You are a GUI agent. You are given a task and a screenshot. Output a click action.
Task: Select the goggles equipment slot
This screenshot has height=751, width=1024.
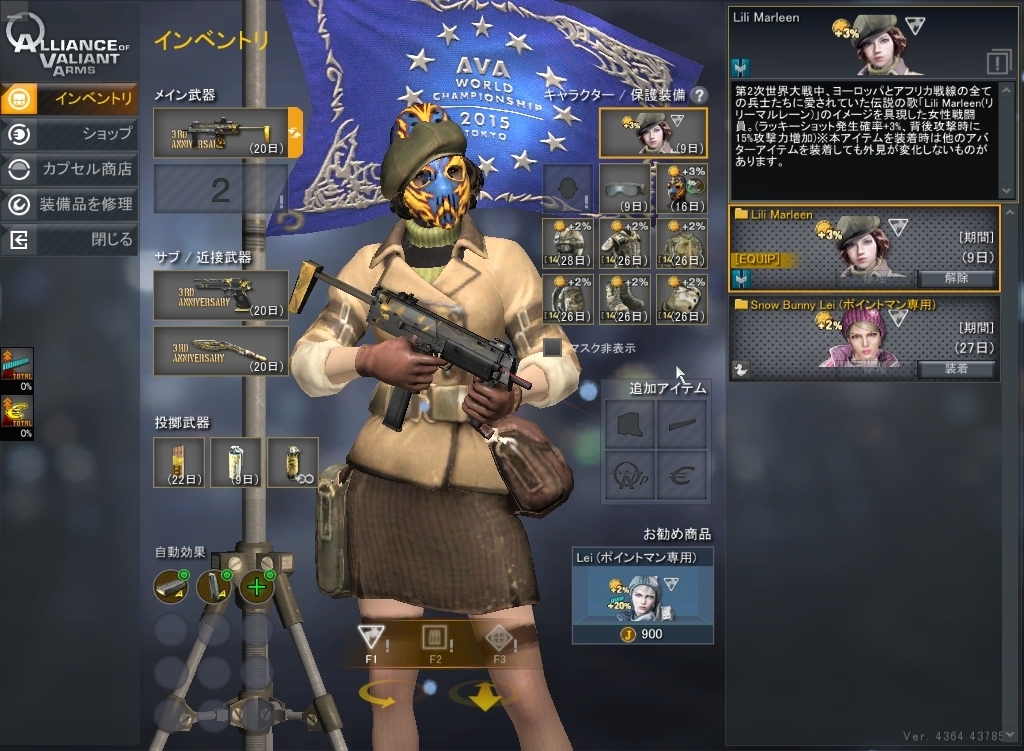click(625, 190)
